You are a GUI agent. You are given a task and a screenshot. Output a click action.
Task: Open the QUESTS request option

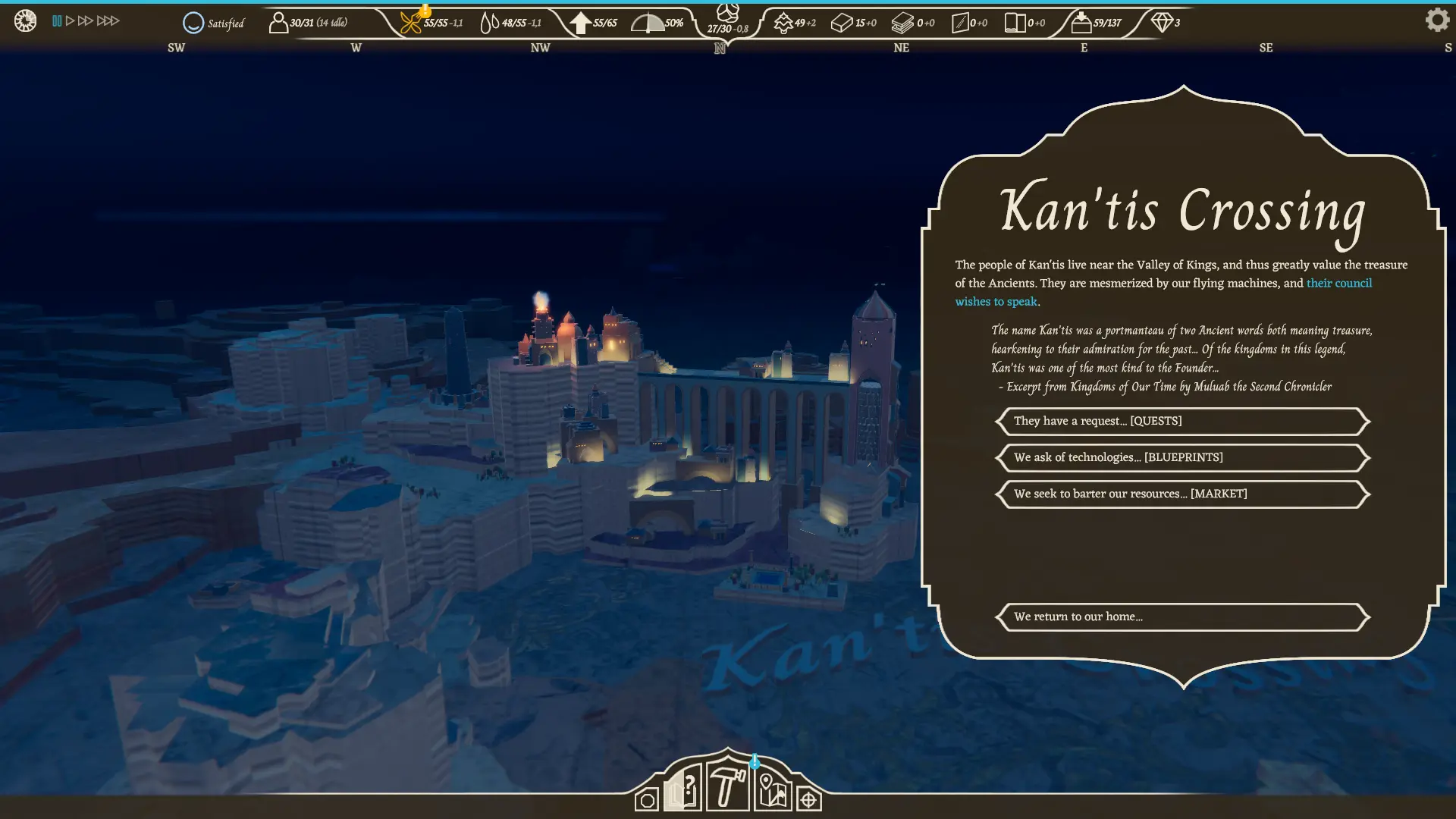pos(1181,421)
